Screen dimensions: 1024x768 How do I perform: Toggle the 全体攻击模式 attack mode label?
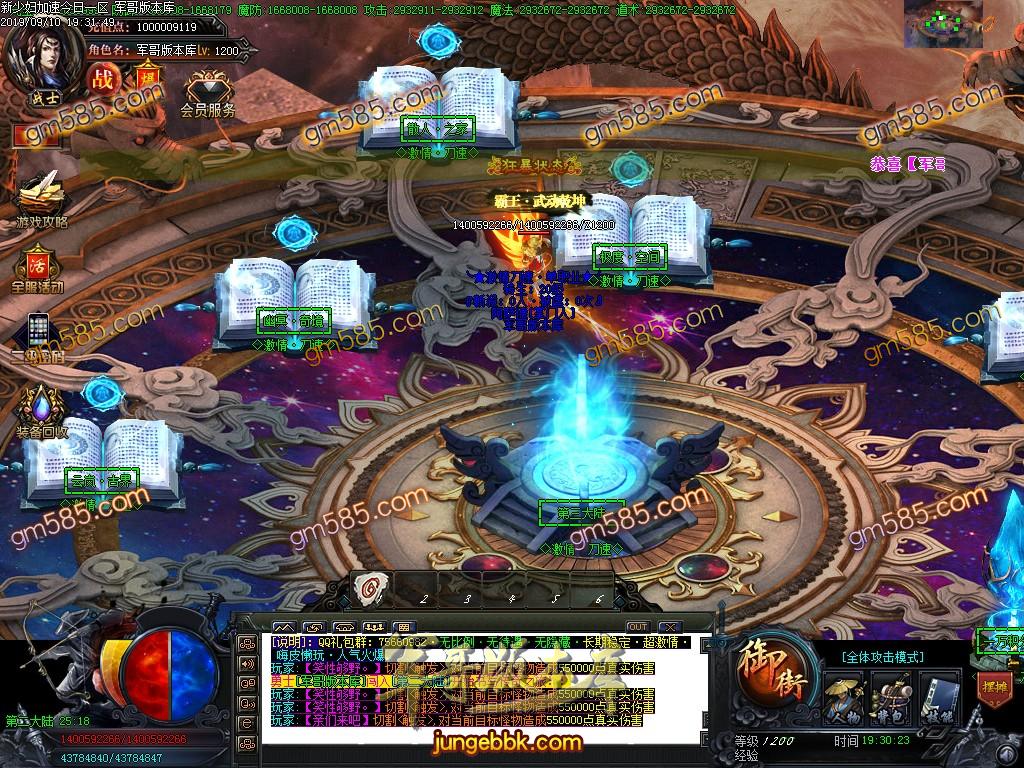tap(883, 657)
